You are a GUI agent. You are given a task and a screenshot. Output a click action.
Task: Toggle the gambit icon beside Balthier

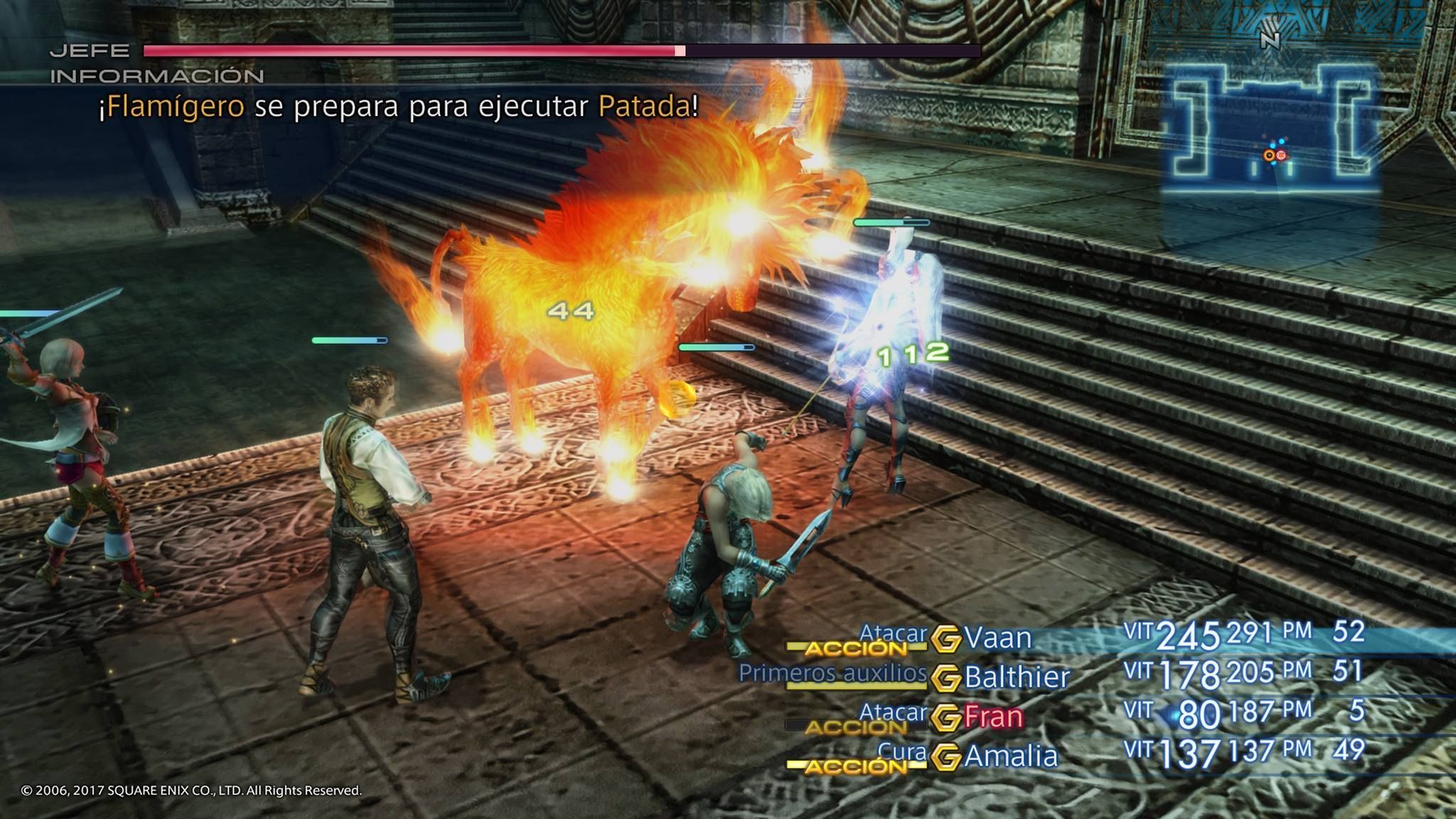coord(946,678)
